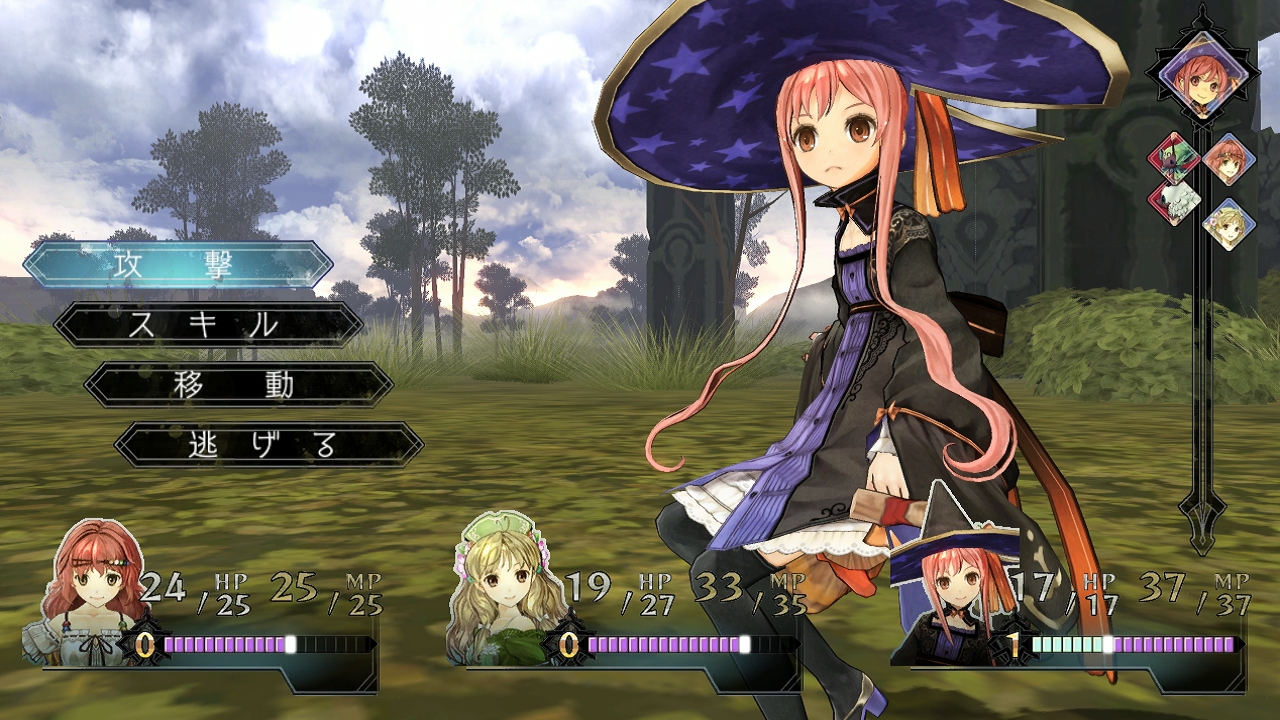
Task: Click the blonde girl's turn-order icon
Action: pyautogui.click(x=1228, y=224)
